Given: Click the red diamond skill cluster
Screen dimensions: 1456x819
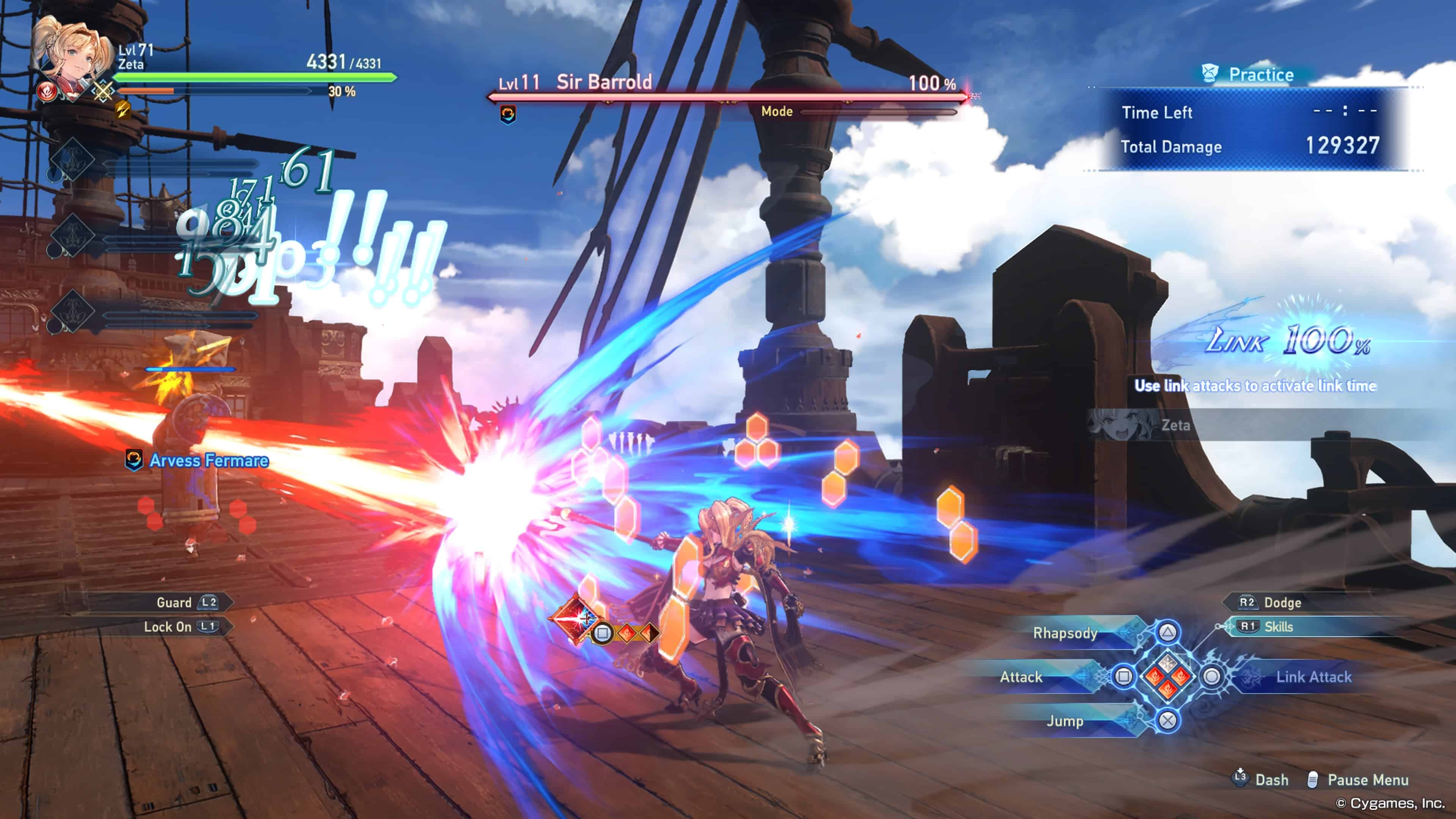Looking at the screenshot, I should click(x=1167, y=676).
